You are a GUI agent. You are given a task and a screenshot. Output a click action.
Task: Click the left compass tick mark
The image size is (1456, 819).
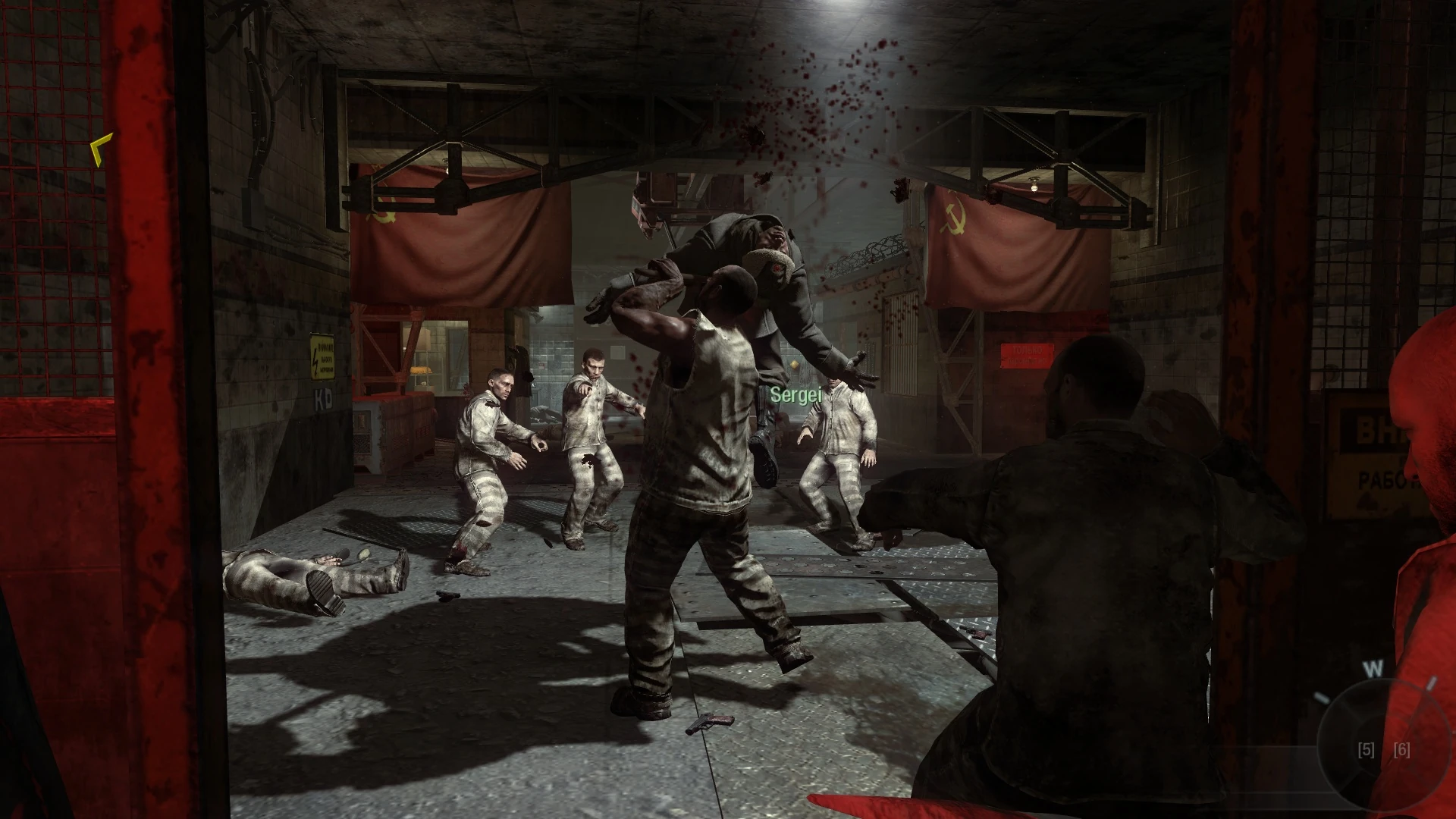click(1321, 696)
